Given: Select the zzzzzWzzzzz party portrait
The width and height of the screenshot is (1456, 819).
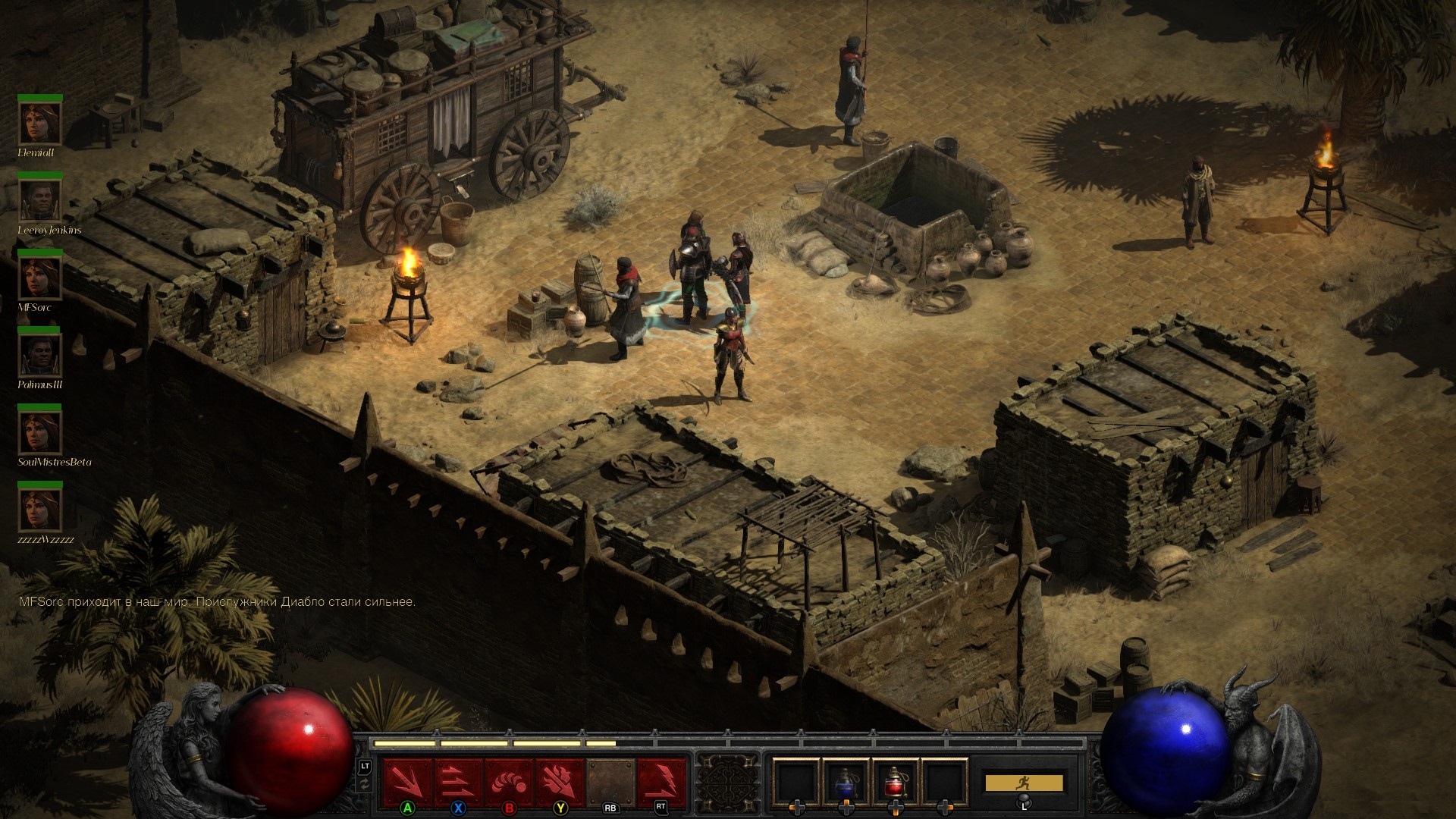Looking at the screenshot, I should tap(39, 510).
